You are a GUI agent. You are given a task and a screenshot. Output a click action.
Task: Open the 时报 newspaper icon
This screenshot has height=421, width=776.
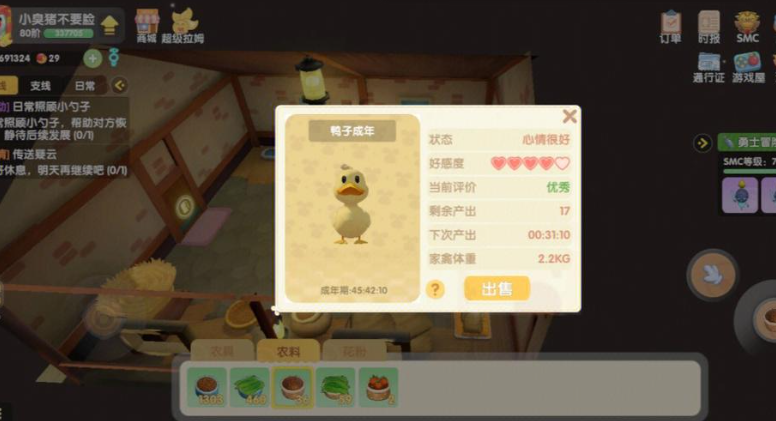click(x=709, y=25)
